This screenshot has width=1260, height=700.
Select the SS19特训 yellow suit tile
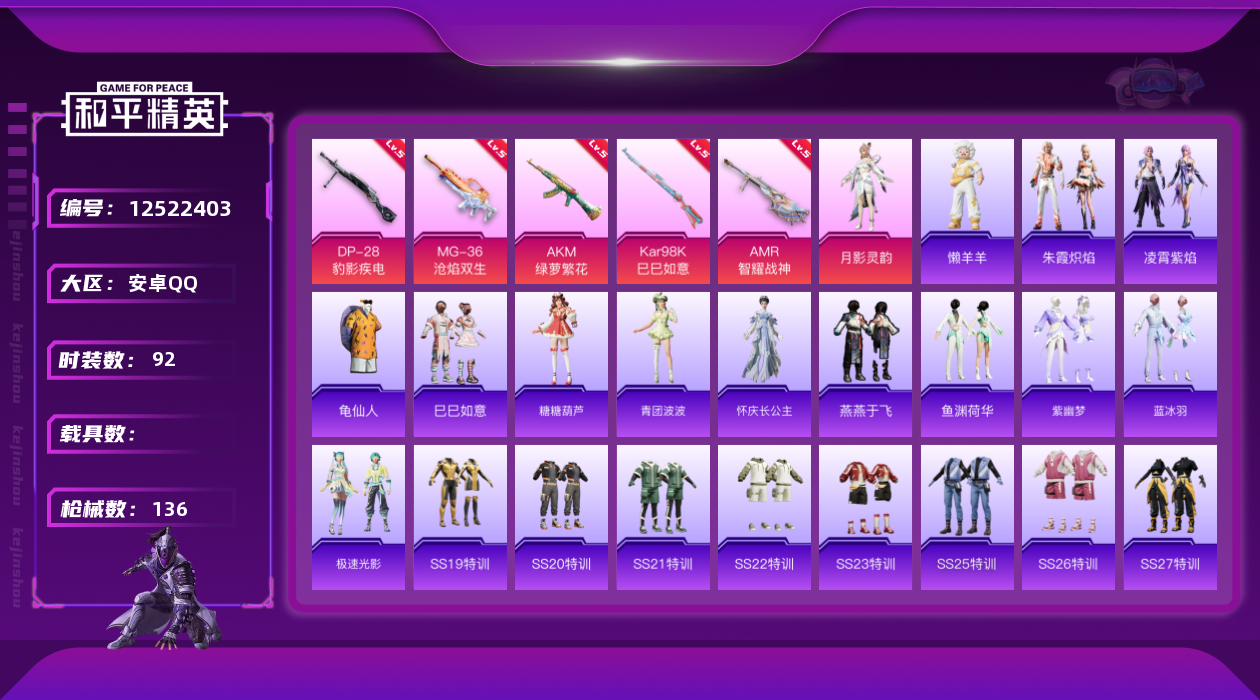pos(460,517)
